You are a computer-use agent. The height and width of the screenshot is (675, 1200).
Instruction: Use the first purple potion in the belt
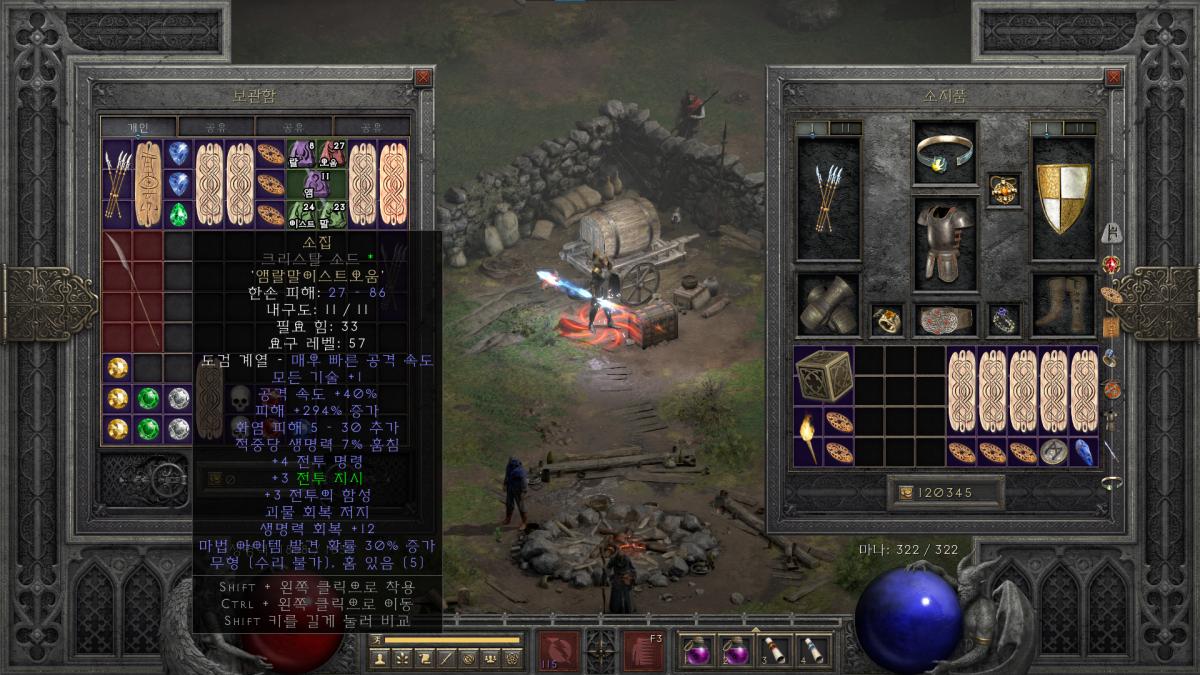coord(694,650)
